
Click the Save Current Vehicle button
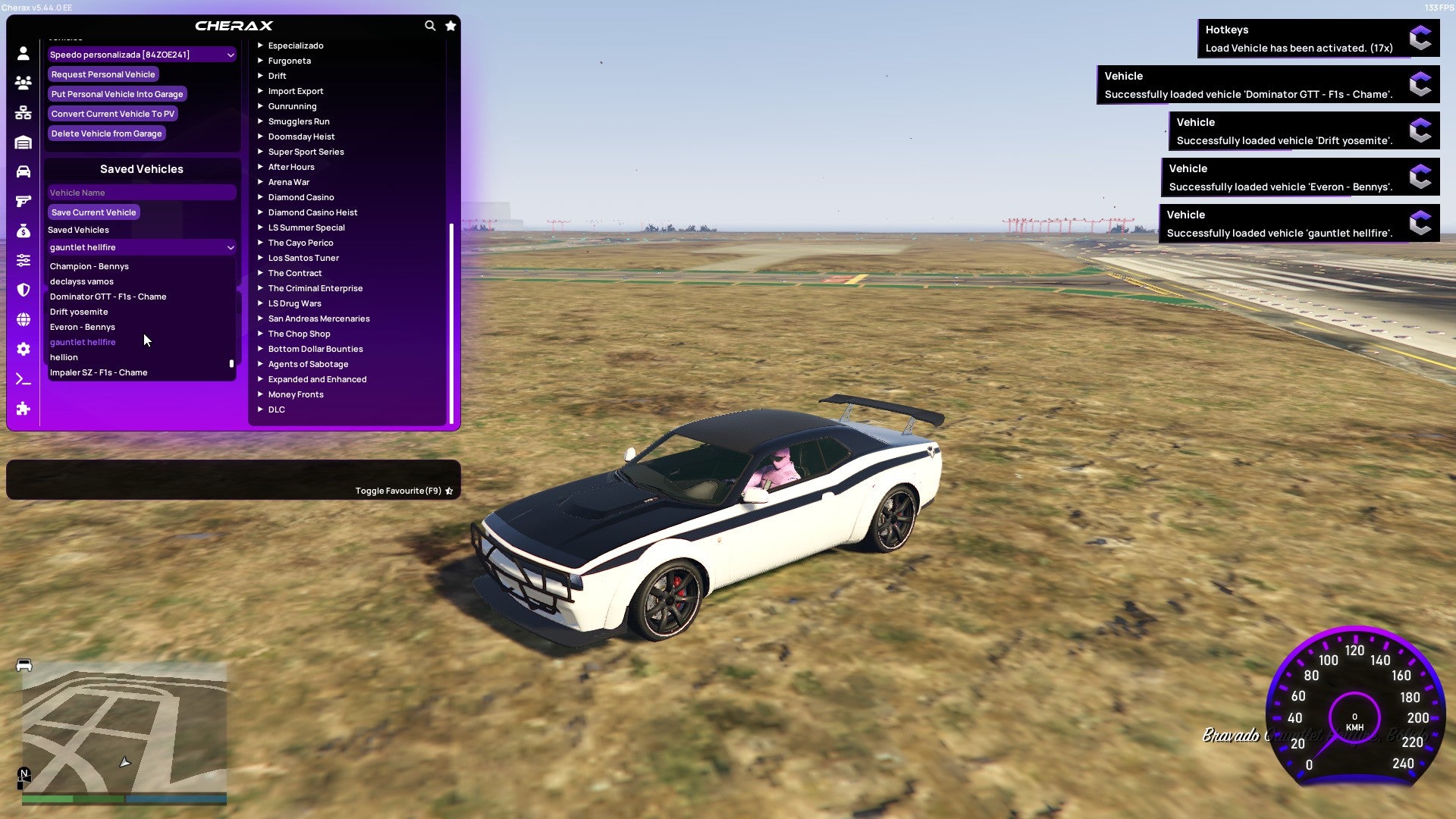click(x=93, y=212)
